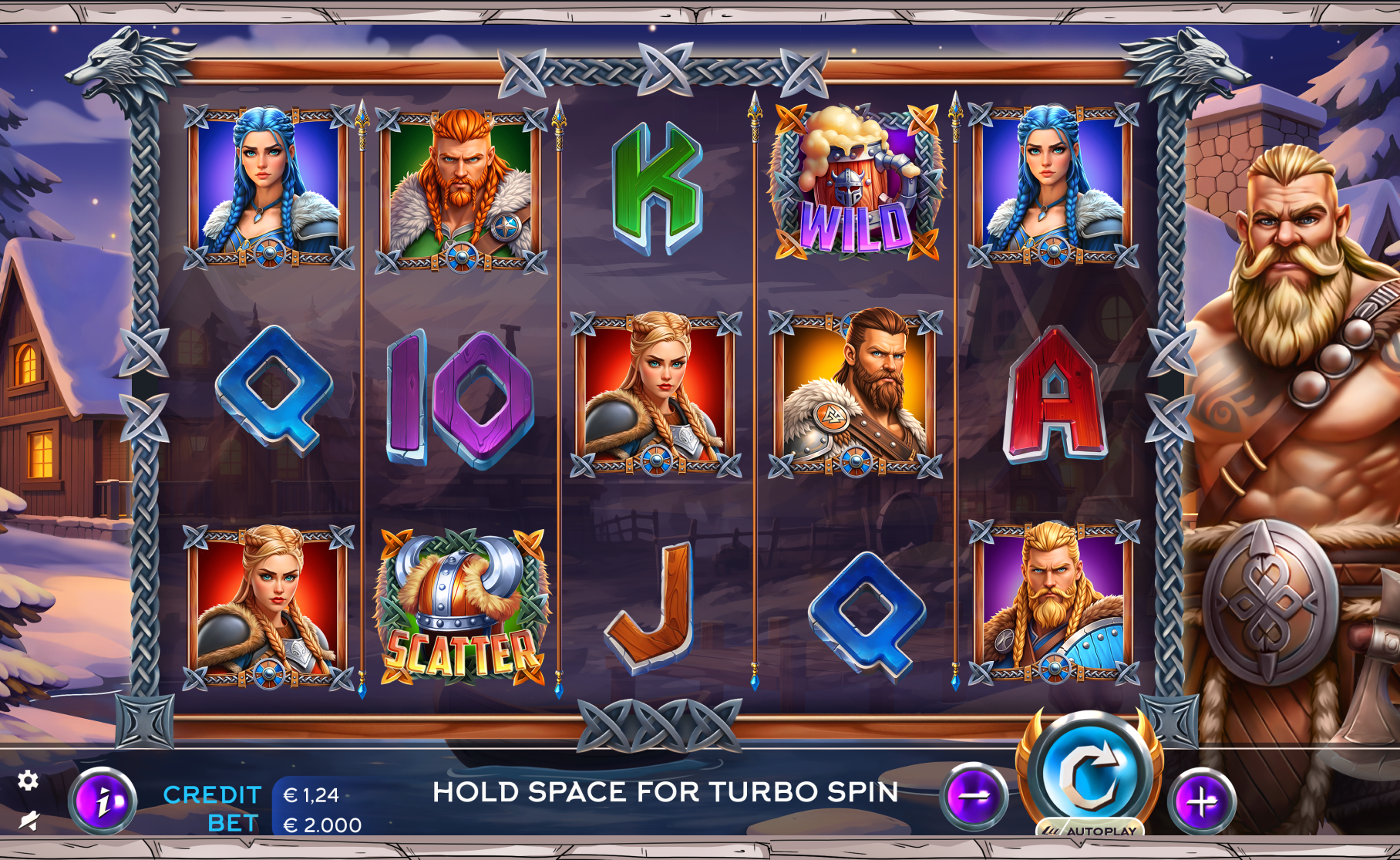Click the BET amount showing €2.000

click(x=321, y=824)
